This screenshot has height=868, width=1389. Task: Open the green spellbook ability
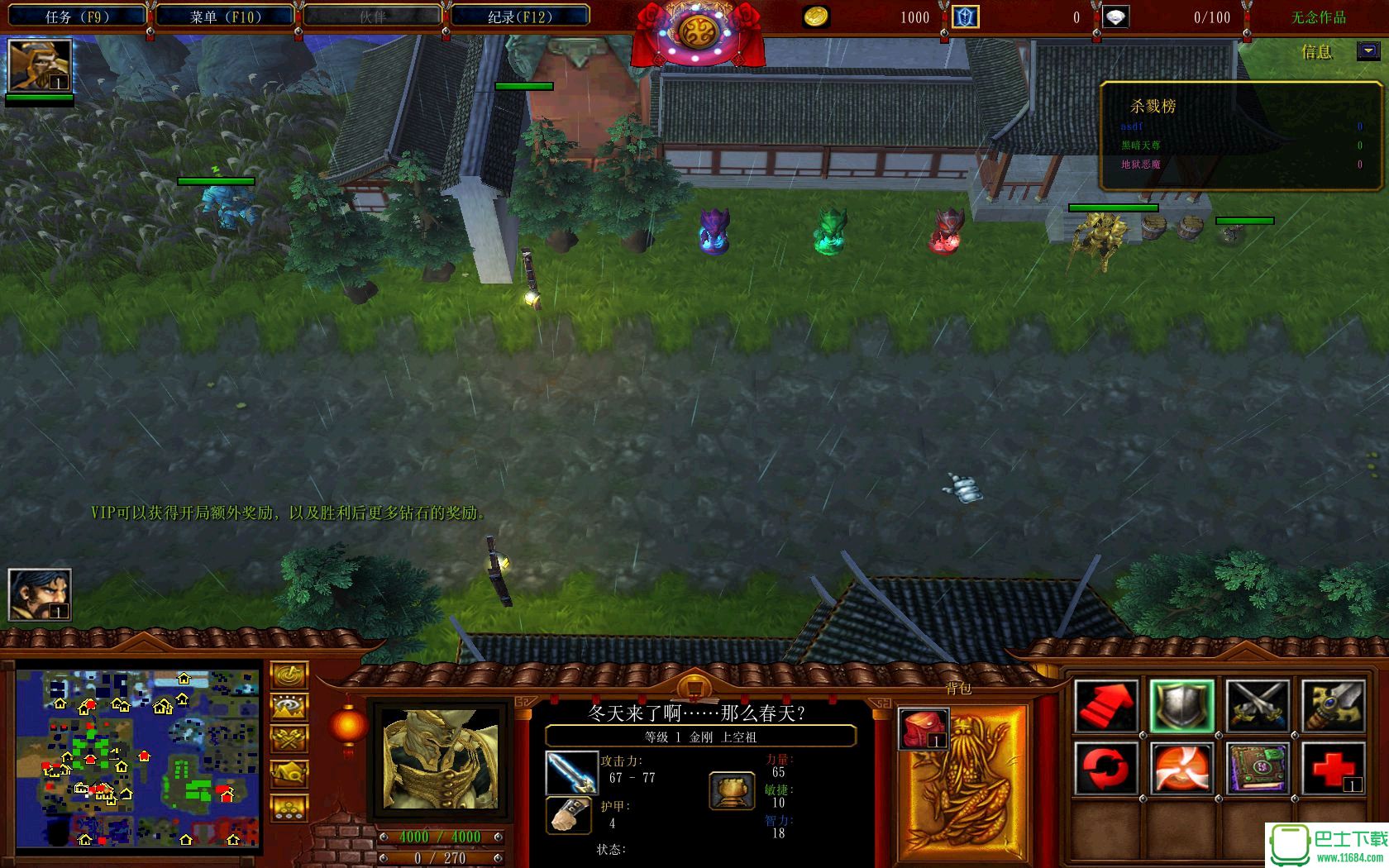1257,768
